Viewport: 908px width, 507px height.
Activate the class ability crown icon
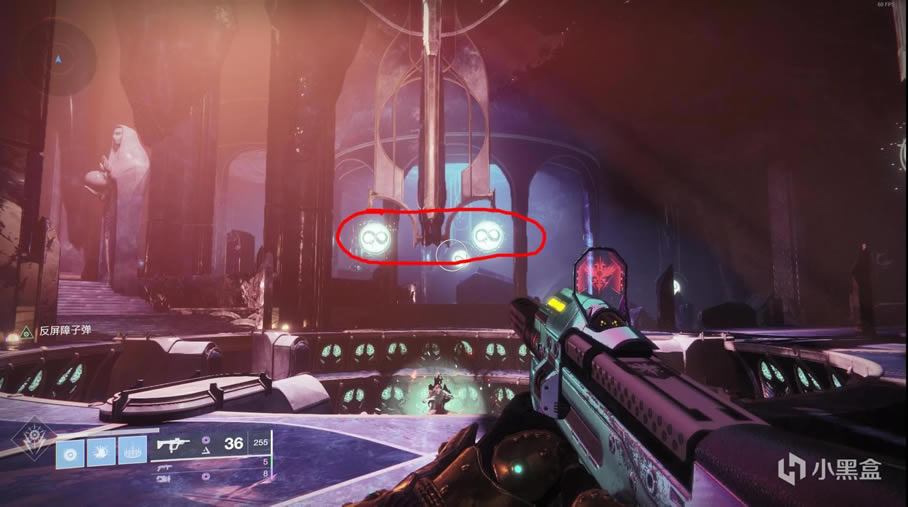click(x=132, y=451)
